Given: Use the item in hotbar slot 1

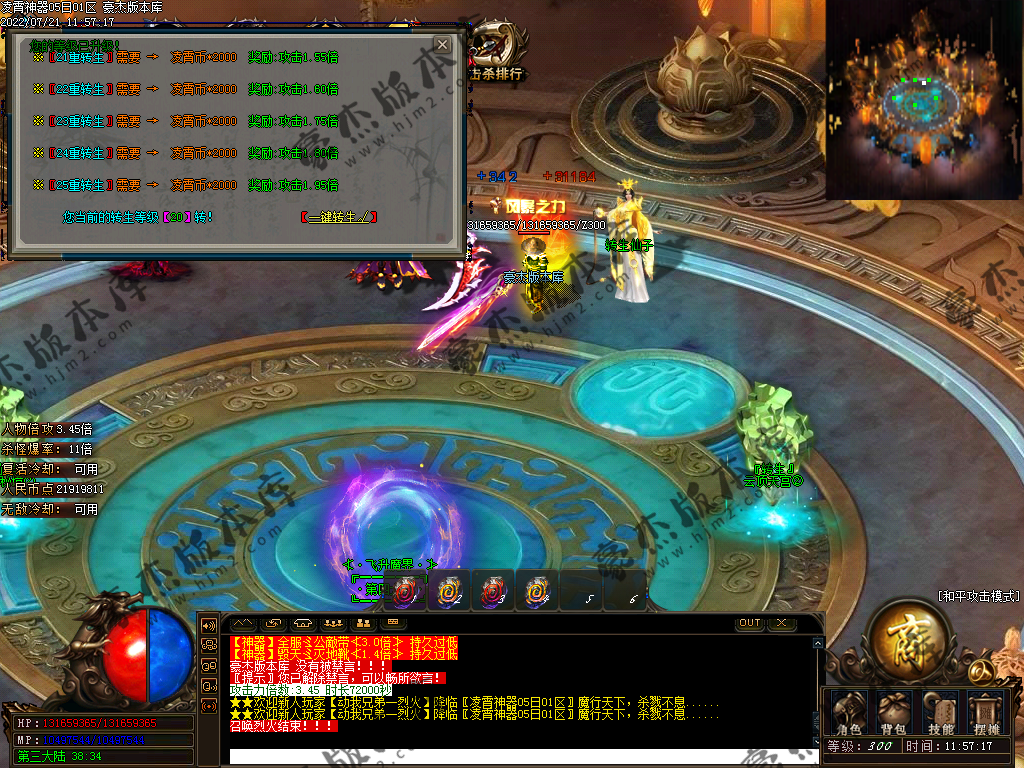Looking at the screenshot, I should tap(405, 593).
